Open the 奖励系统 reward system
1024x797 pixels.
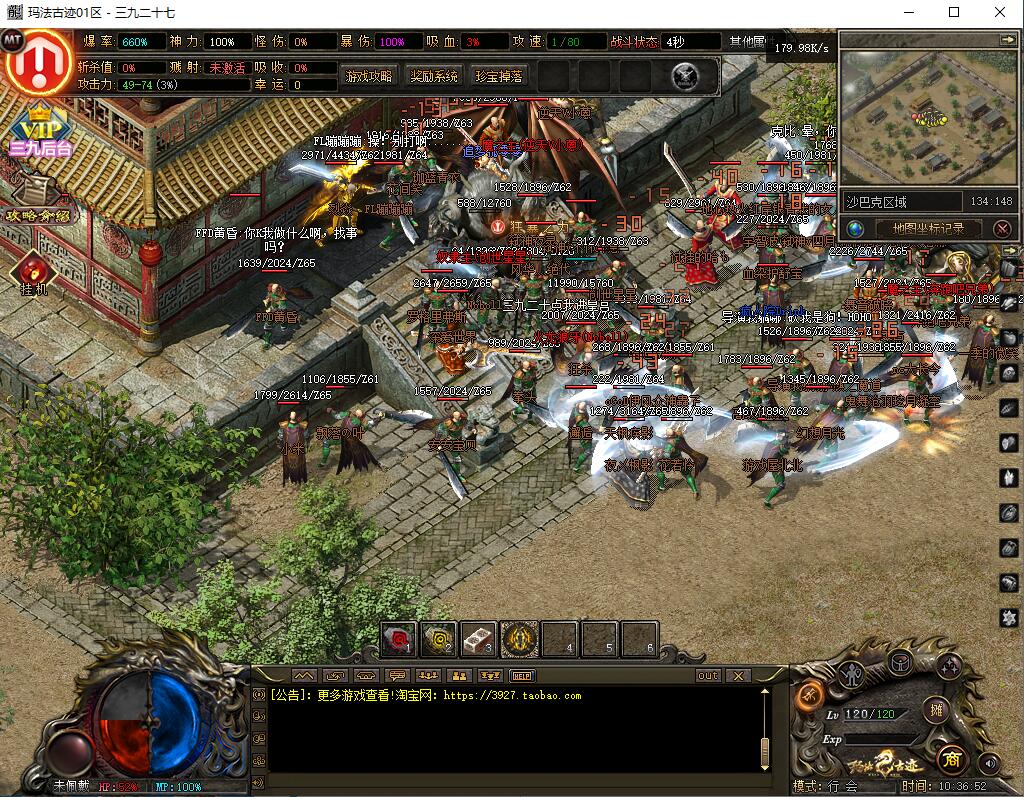pyautogui.click(x=434, y=76)
